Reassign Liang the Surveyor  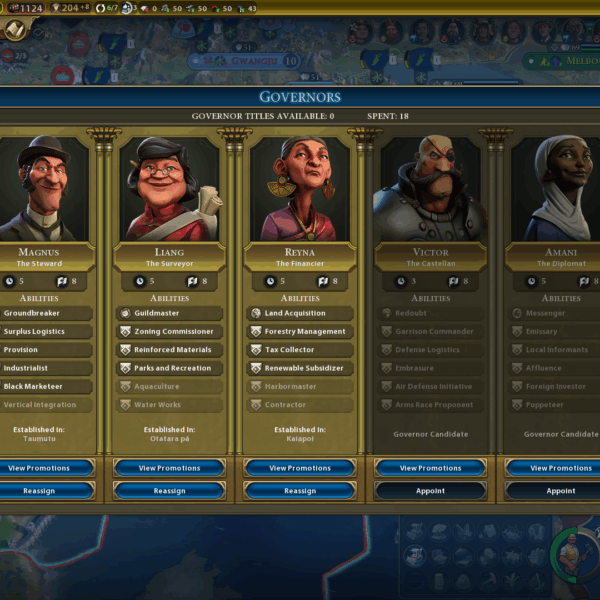click(x=169, y=491)
